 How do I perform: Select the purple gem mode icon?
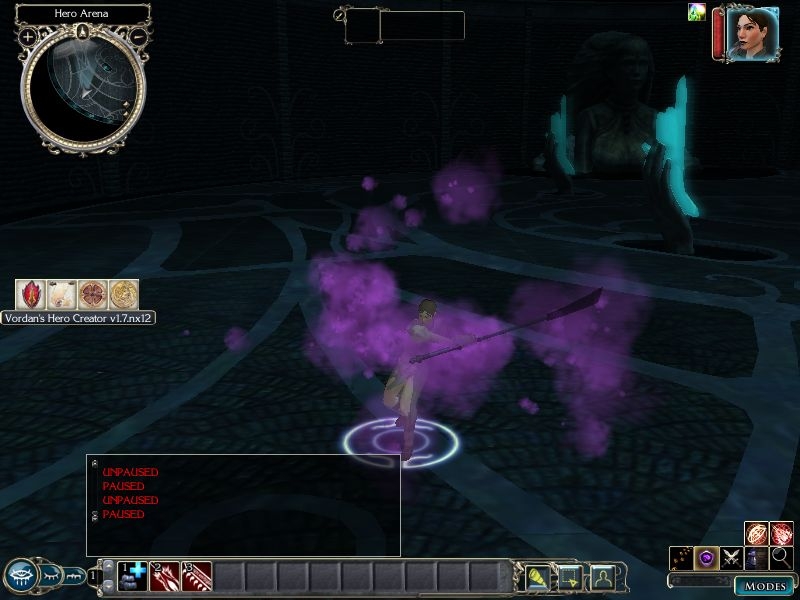pyautogui.click(x=707, y=559)
